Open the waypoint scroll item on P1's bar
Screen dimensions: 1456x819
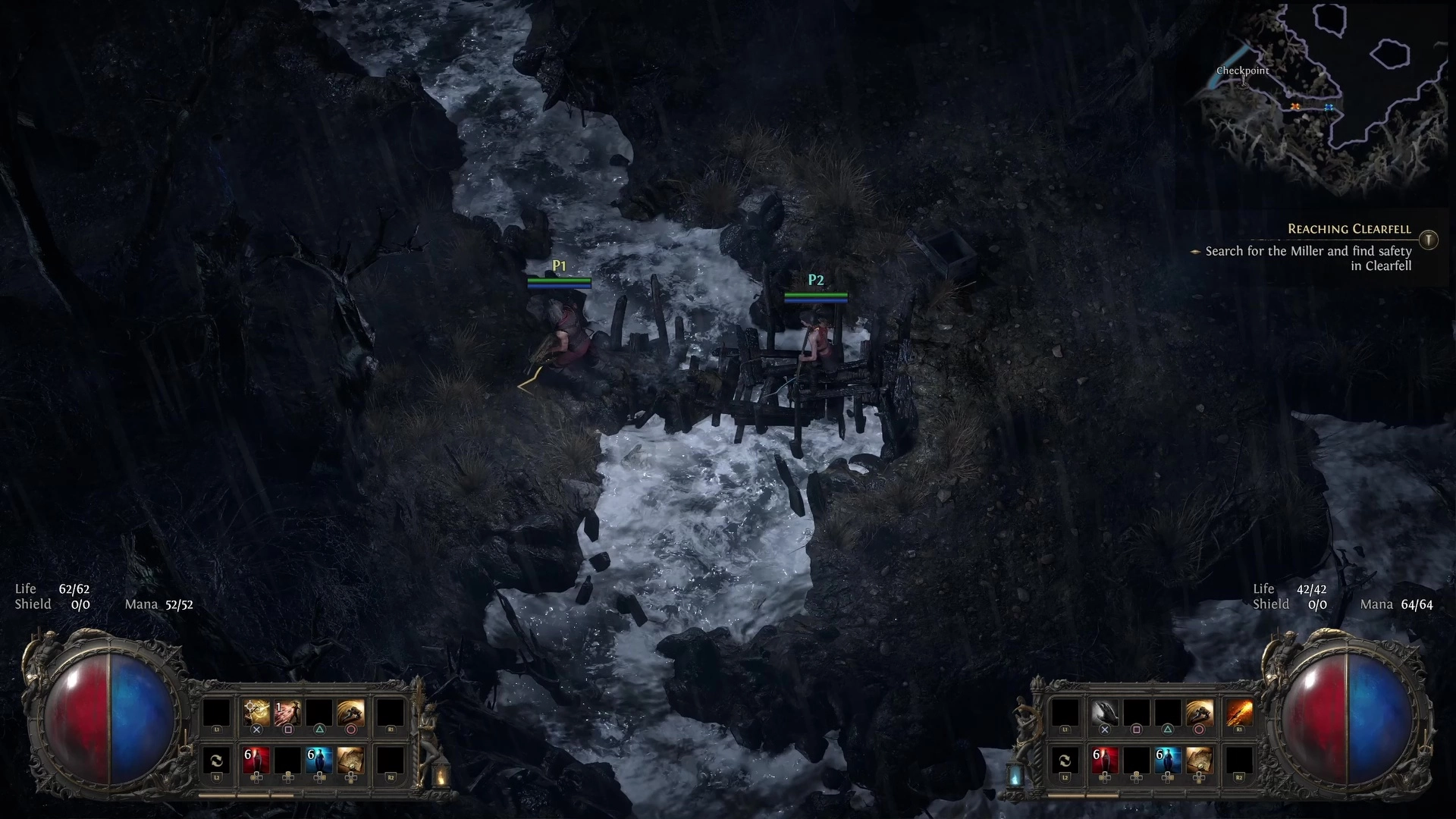350,760
